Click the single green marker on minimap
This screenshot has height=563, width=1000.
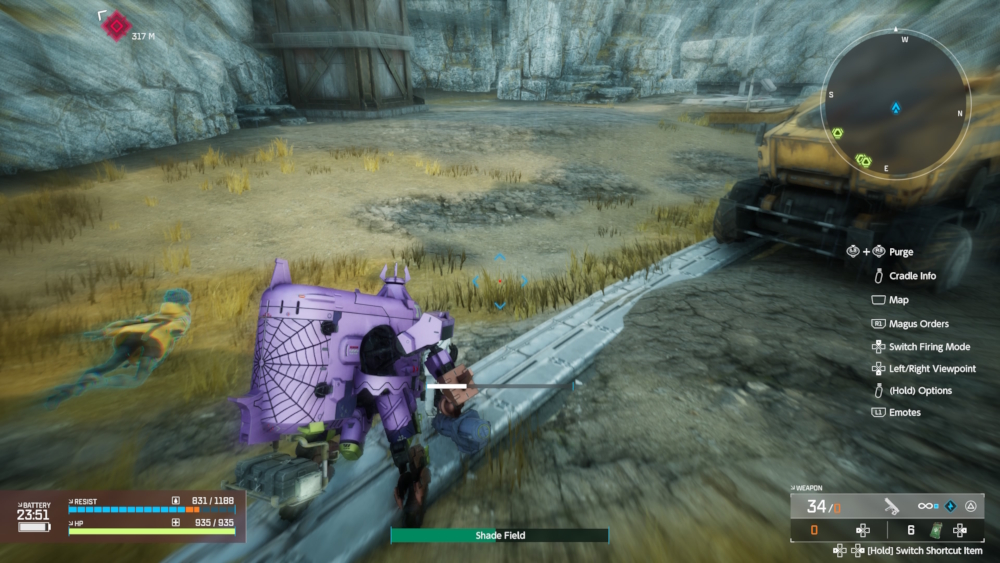pyautogui.click(x=837, y=133)
